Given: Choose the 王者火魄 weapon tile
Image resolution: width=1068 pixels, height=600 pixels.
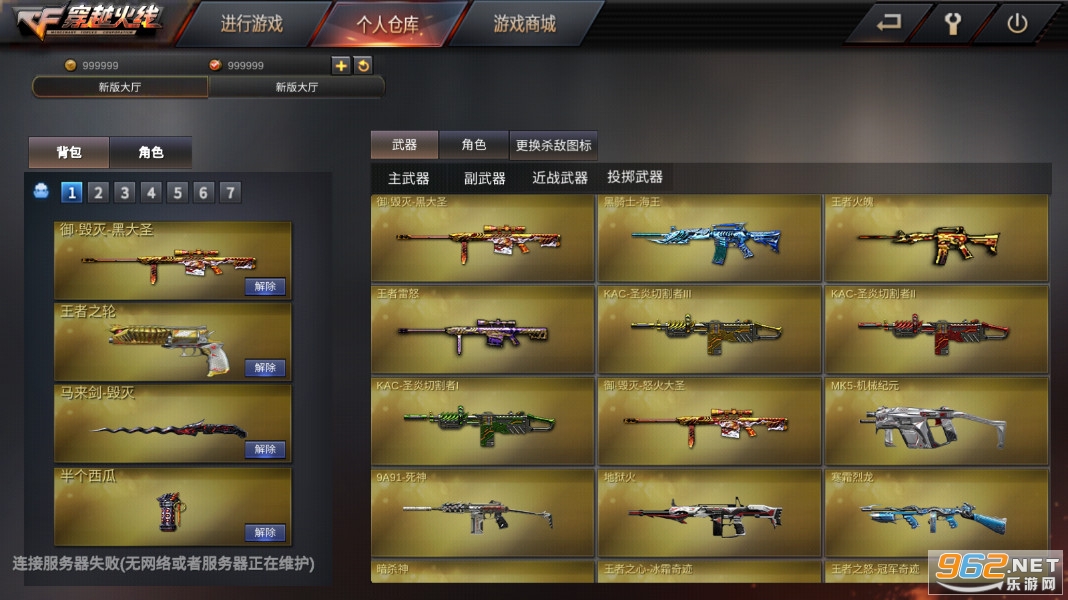Looking at the screenshot, I should point(936,240).
